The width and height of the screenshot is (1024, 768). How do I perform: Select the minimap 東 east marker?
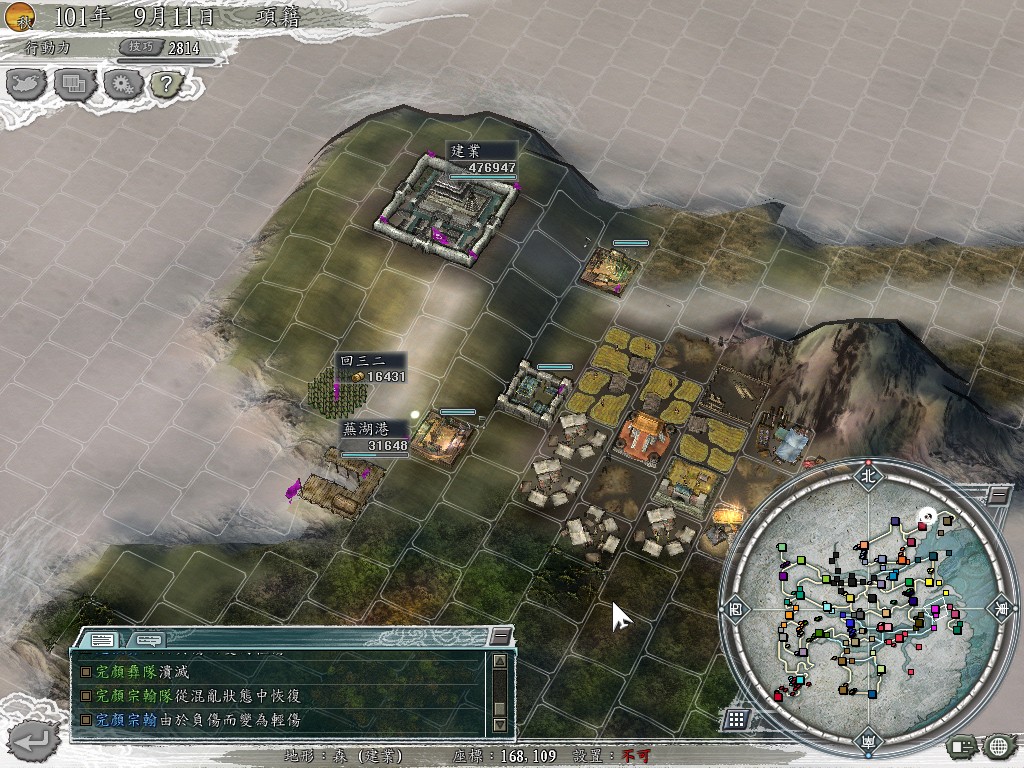999,607
